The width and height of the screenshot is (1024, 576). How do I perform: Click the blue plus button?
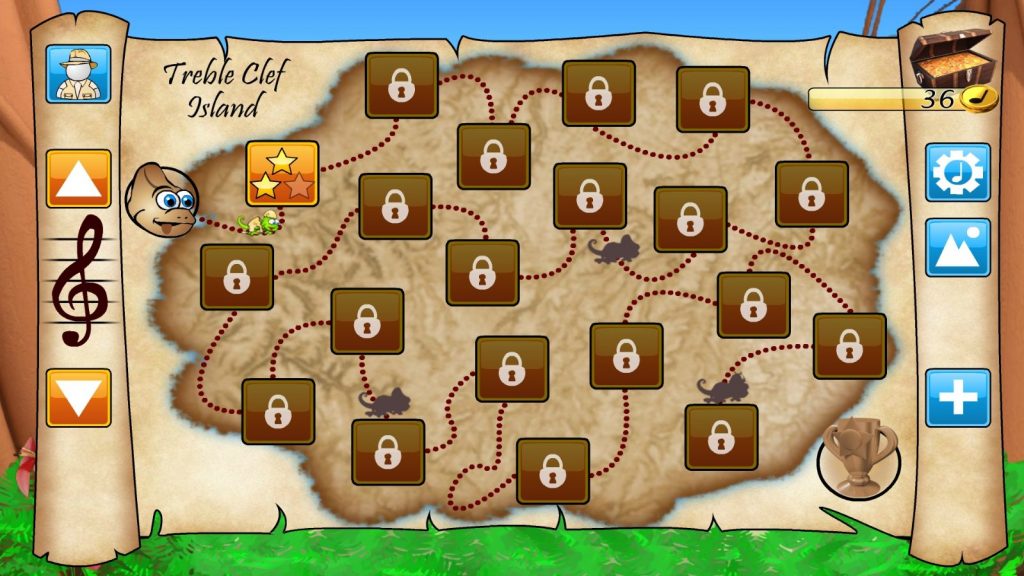coord(957,398)
